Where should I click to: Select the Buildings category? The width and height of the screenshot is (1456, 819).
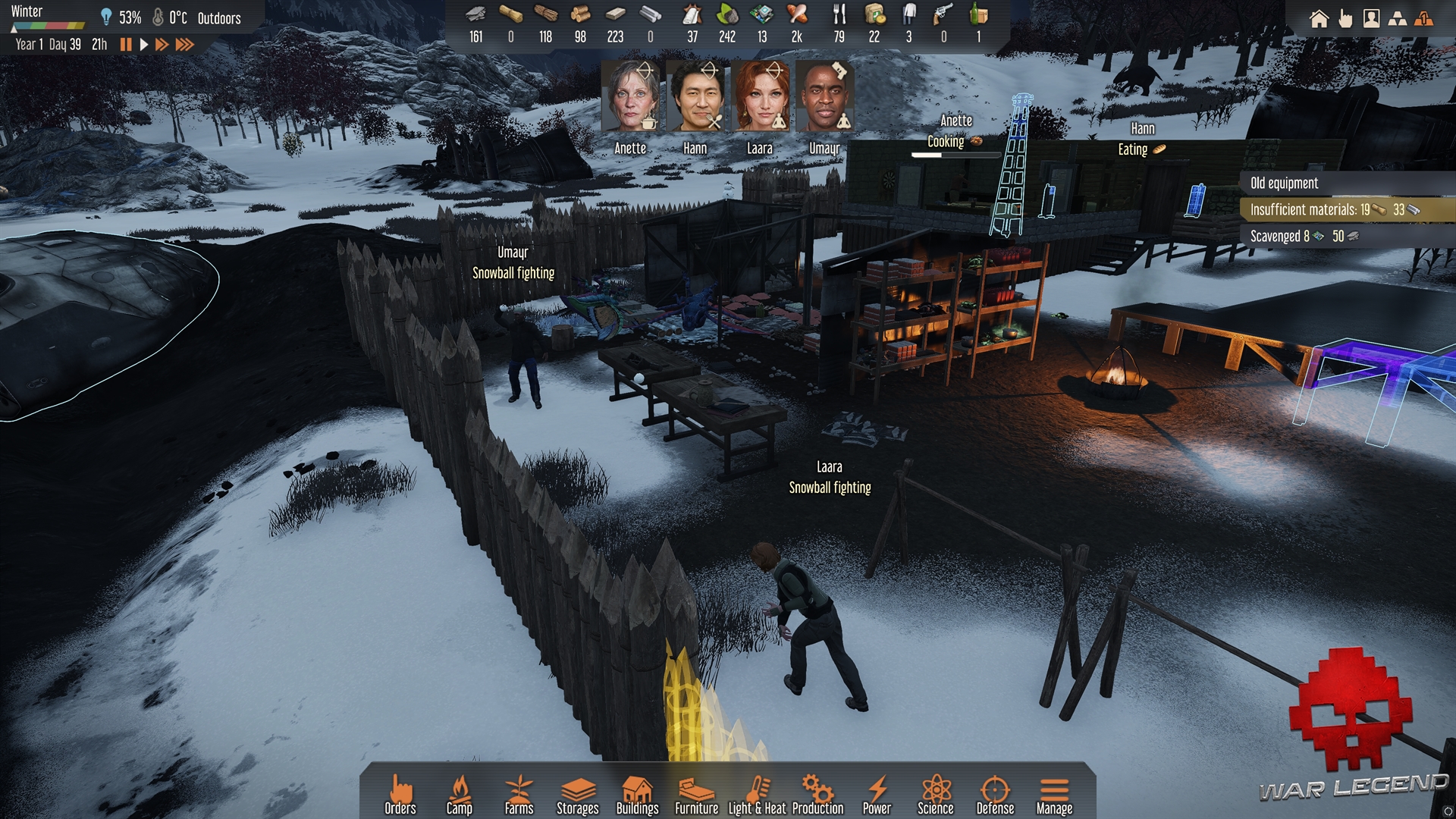click(x=638, y=795)
